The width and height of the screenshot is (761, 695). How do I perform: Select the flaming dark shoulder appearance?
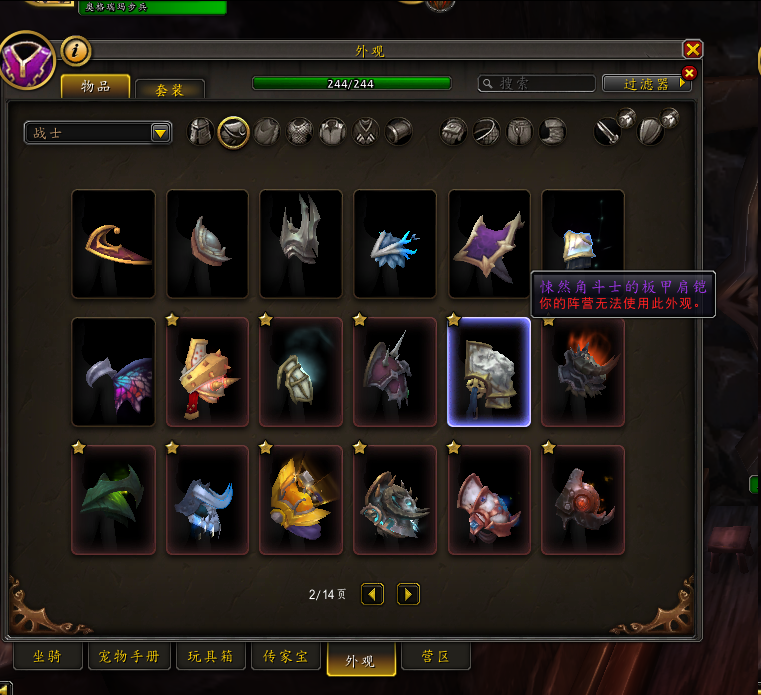[x=584, y=372]
